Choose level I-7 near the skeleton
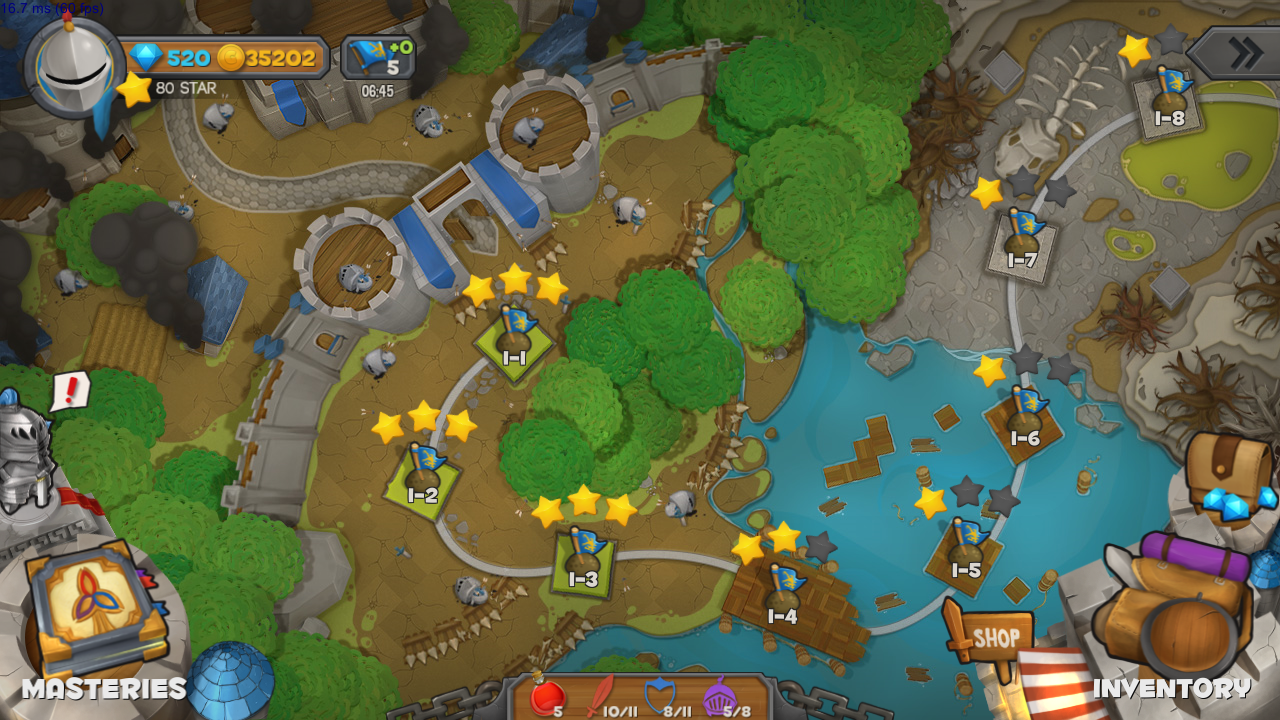The width and height of the screenshot is (1280, 720). (1021, 243)
